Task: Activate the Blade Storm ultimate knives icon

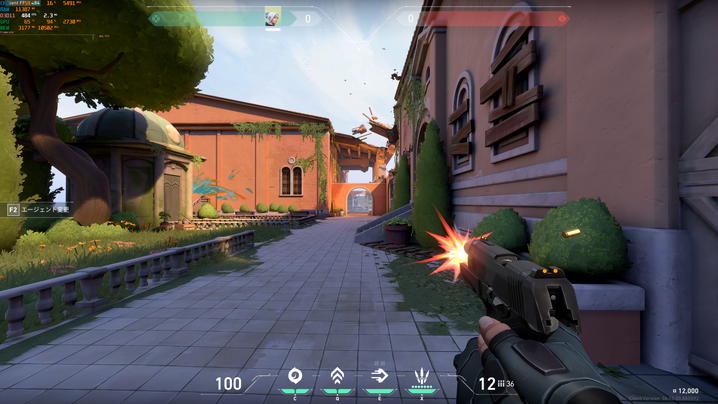Action: pos(422,377)
